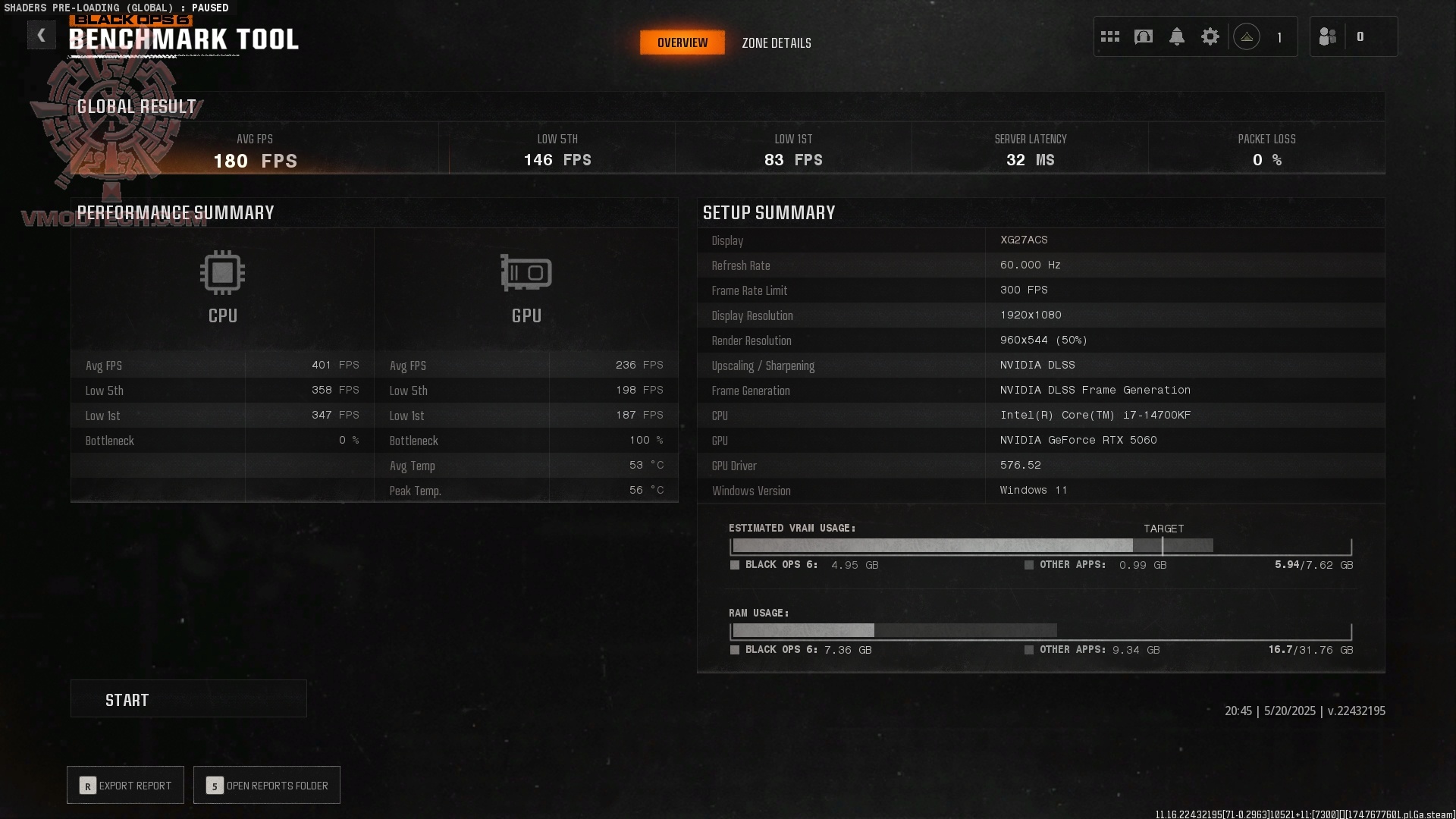
Task: Select the GPU card icon
Action: point(526,271)
